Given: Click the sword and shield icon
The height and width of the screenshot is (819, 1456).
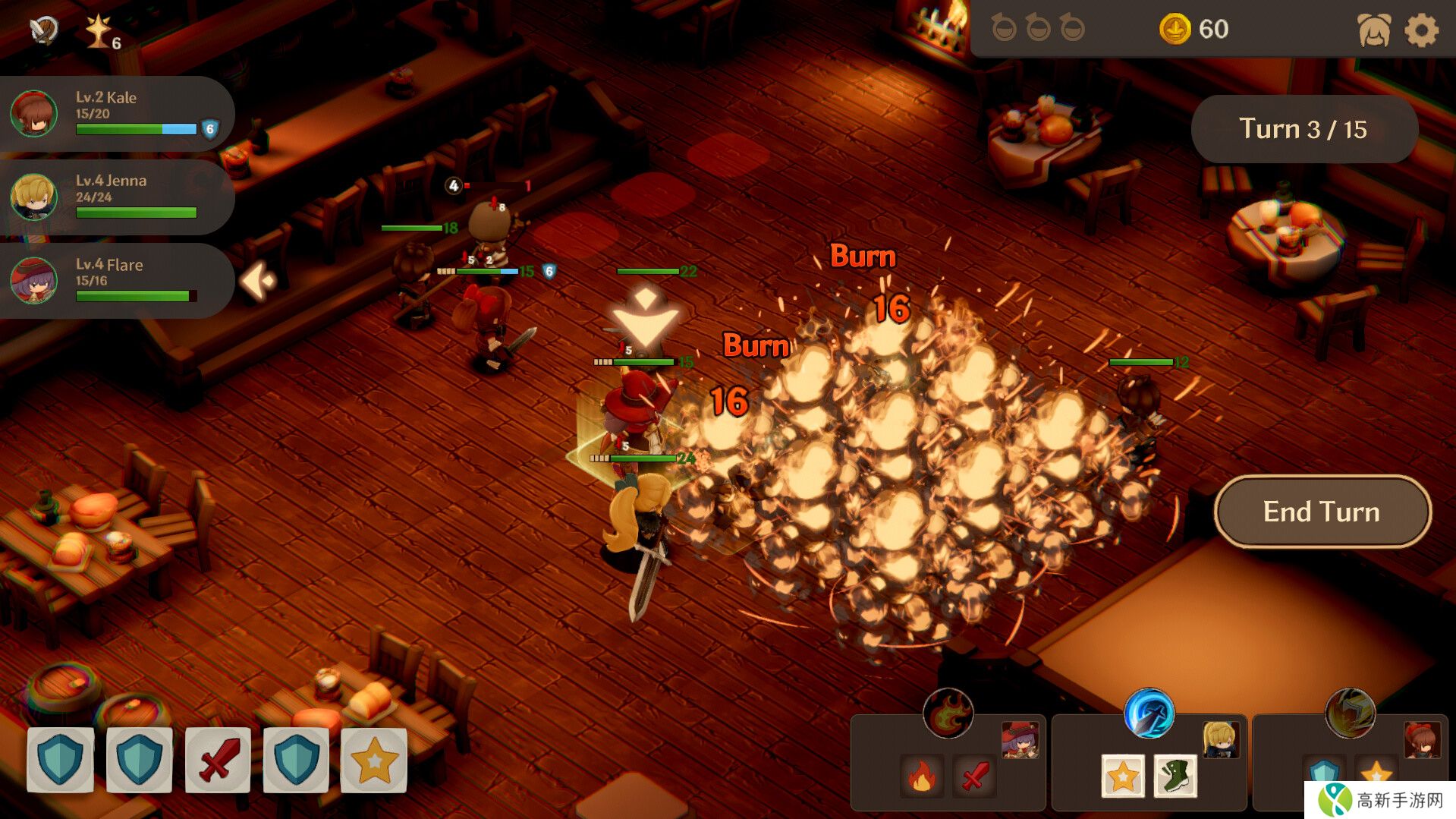Looking at the screenshot, I should click(44, 30).
